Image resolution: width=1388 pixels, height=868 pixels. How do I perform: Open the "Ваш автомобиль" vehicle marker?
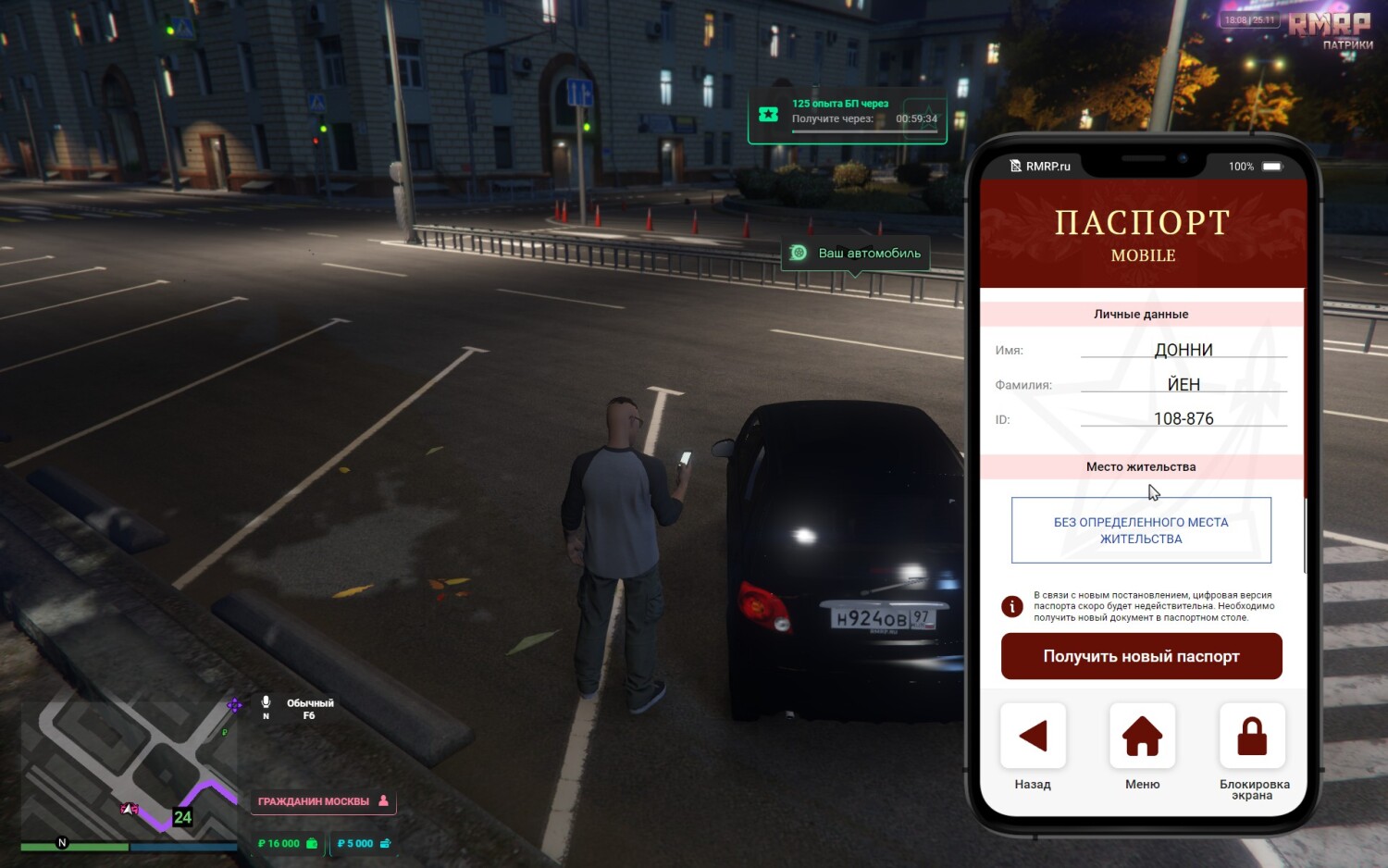click(x=856, y=253)
